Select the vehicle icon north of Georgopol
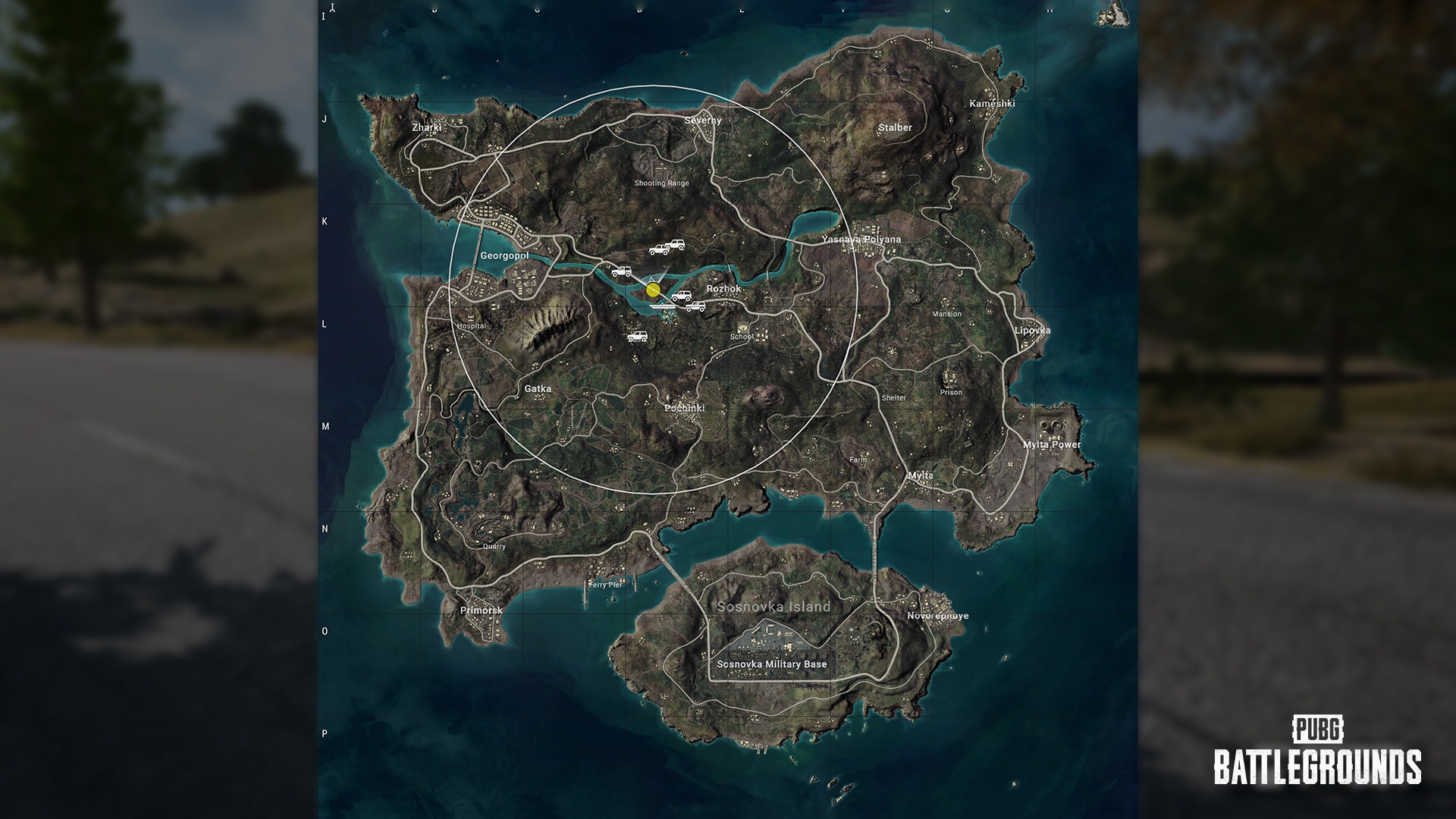The image size is (1456, 819). coord(659,251)
